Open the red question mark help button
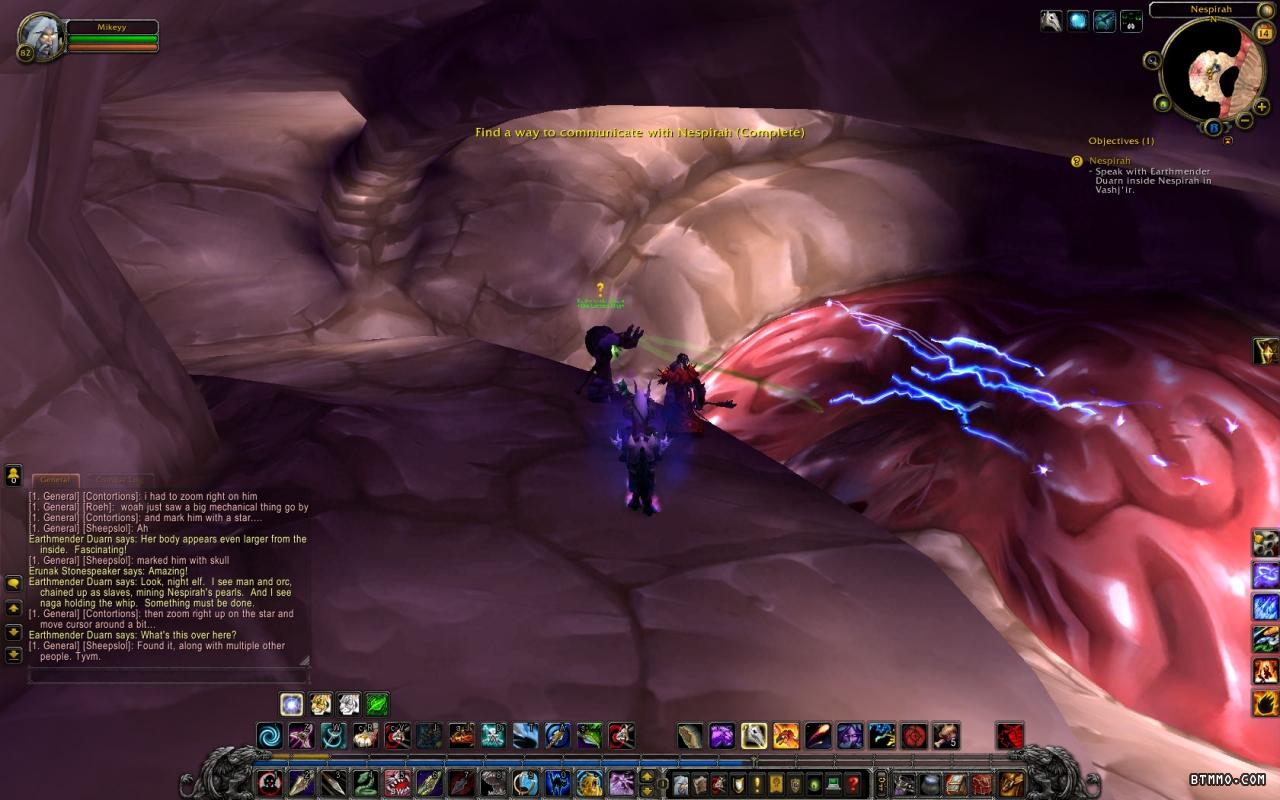The height and width of the screenshot is (800, 1280). pos(852,783)
